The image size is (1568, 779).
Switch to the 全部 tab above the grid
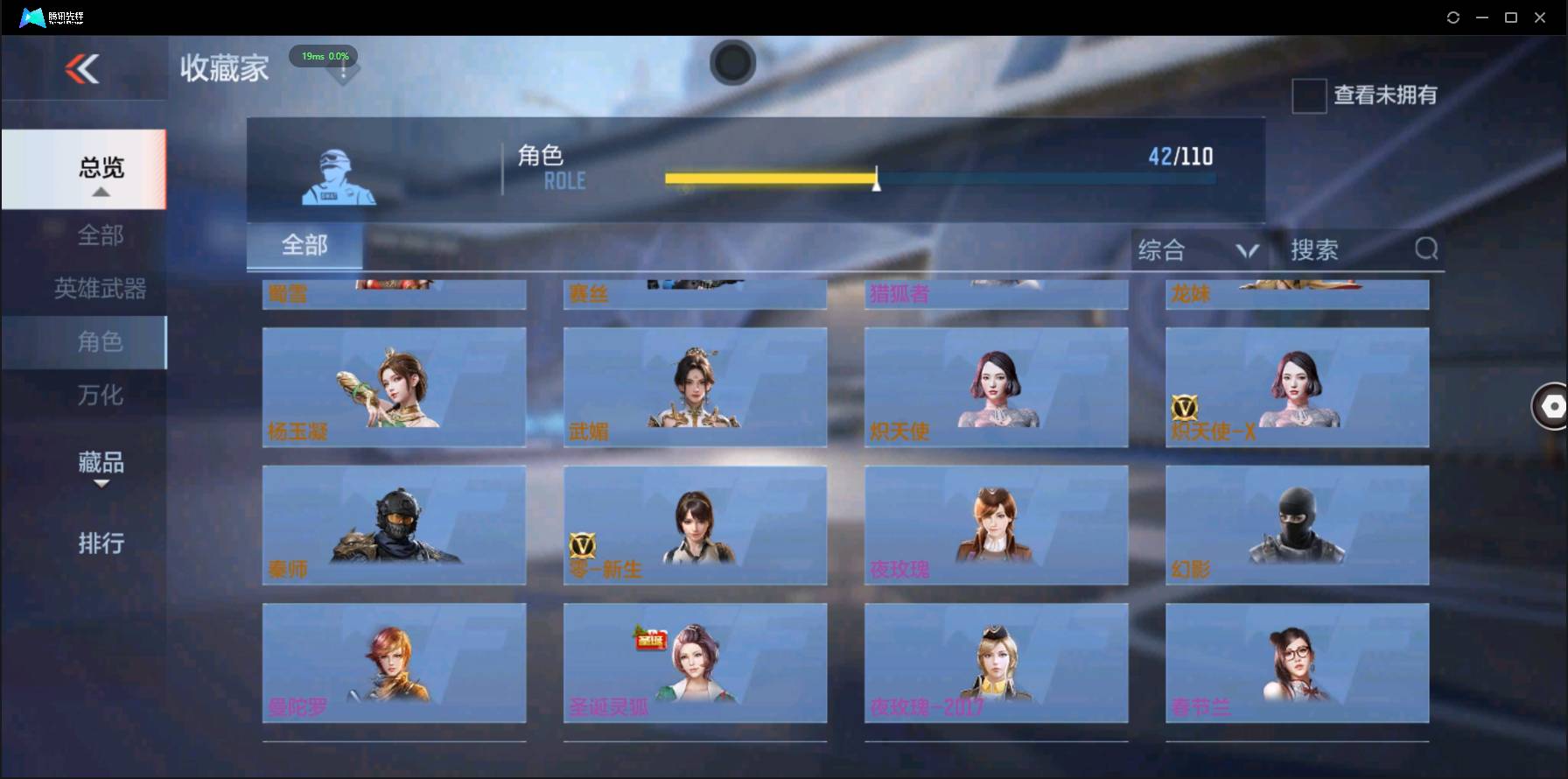(x=305, y=246)
